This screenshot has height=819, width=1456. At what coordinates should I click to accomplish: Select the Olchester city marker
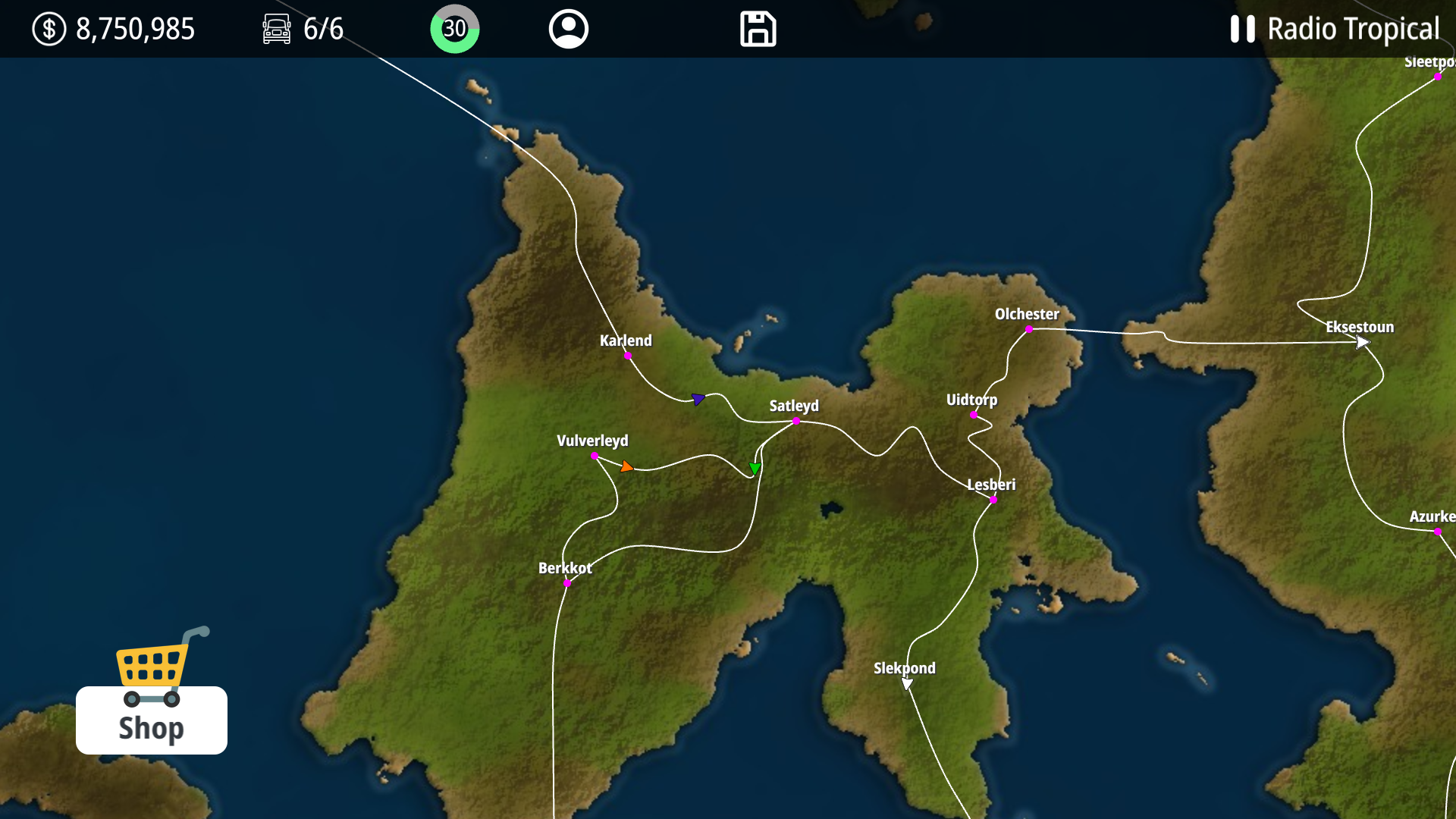click(x=1029, y=329)
